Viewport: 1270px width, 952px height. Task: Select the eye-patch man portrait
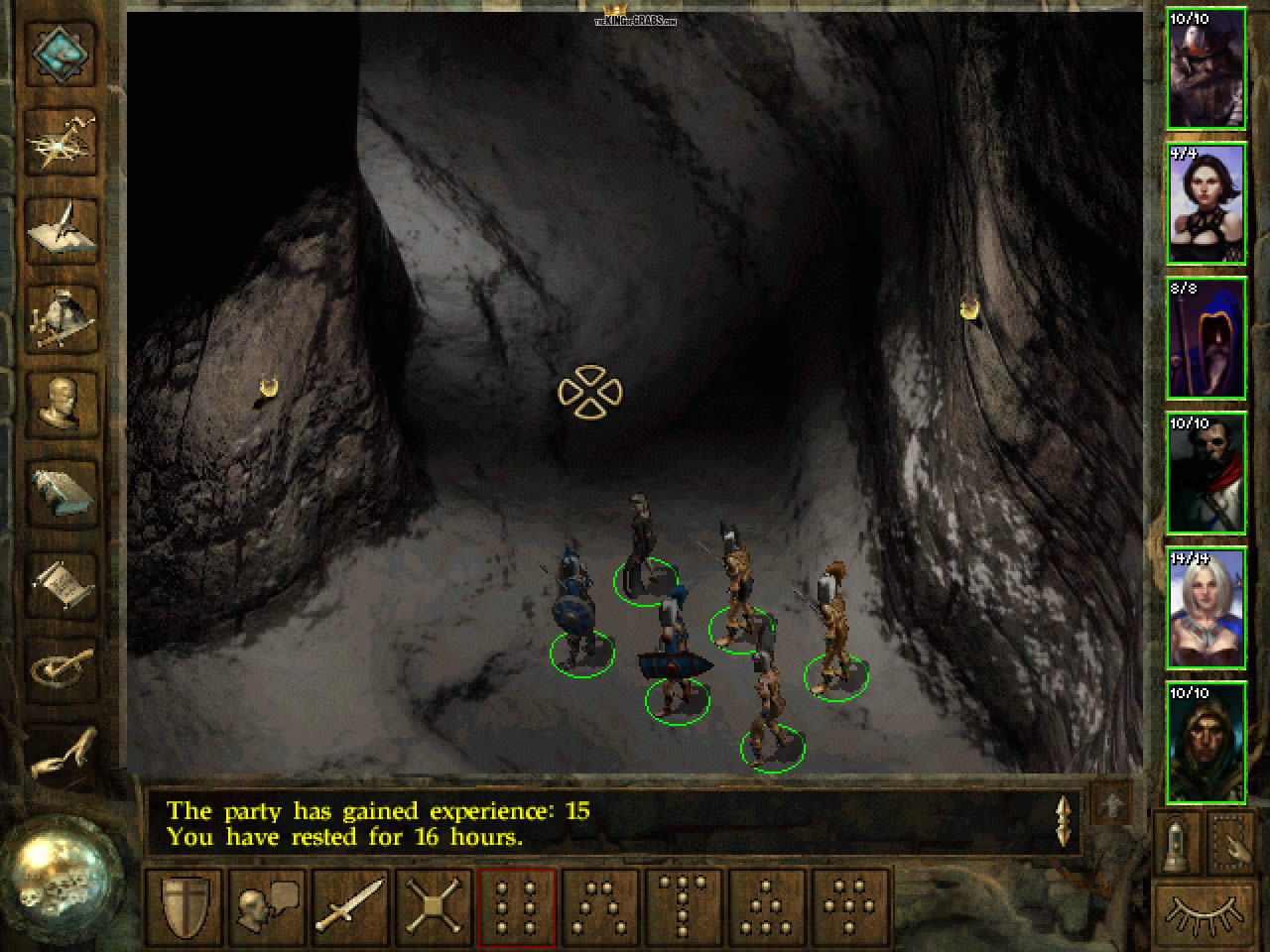(x=1206, y=473)
